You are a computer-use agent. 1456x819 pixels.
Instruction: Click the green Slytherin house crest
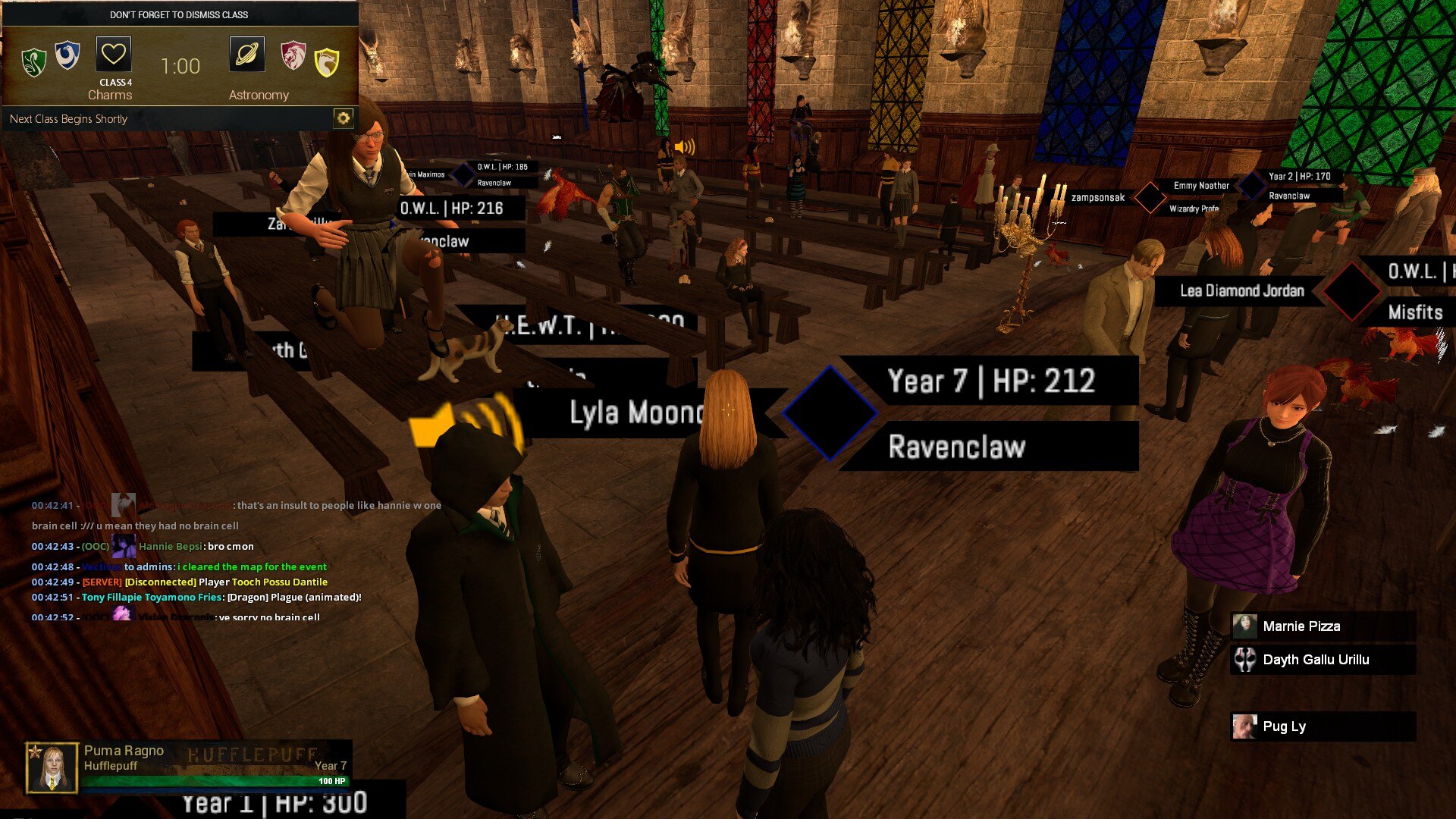click(x=33, y=62)
